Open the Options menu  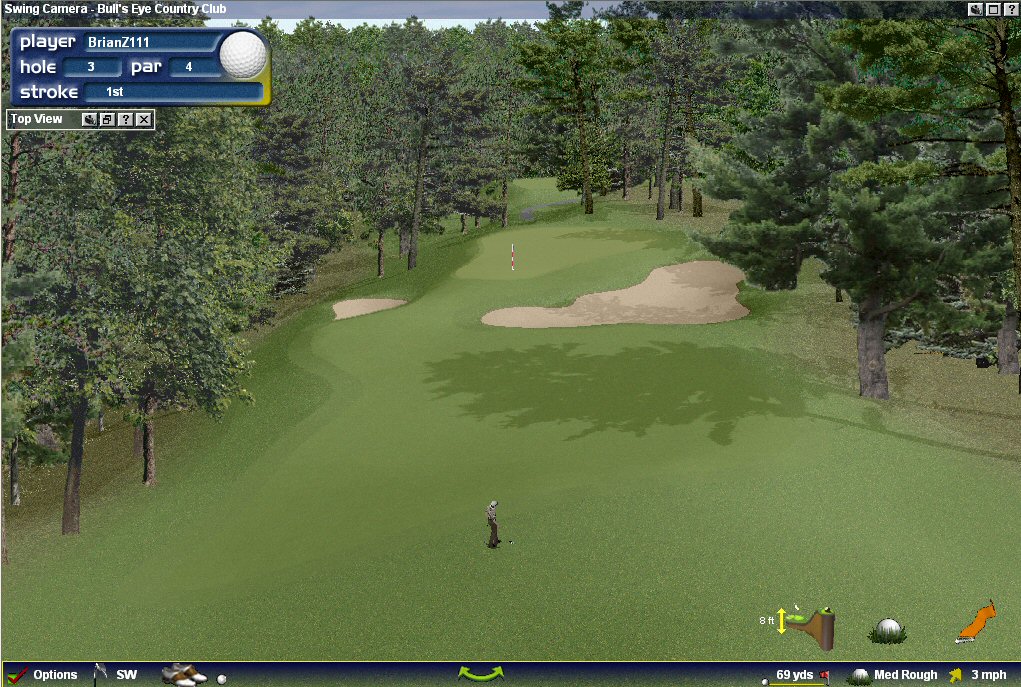click(43, 675)
